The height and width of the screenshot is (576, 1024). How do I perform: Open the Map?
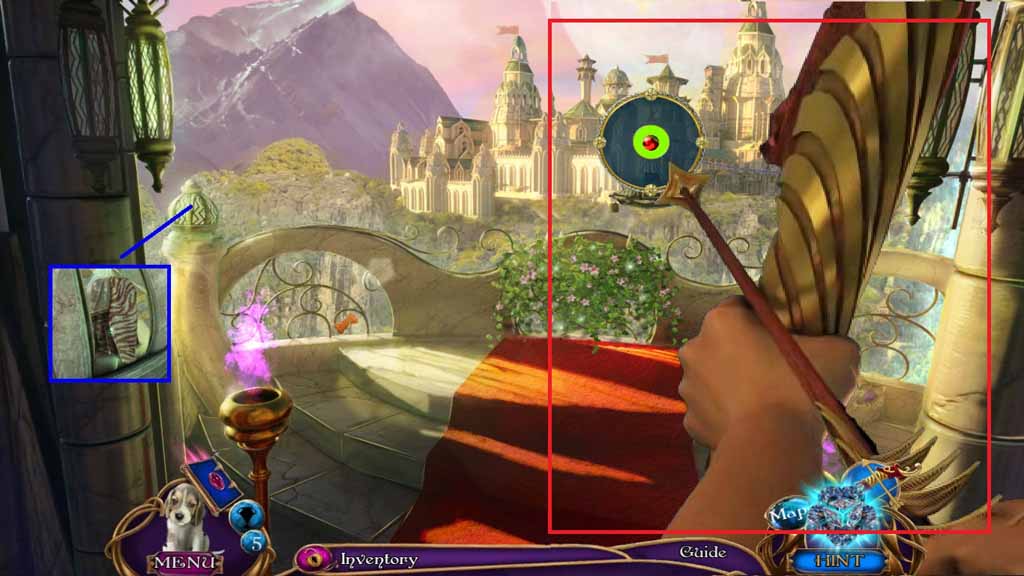click(x=788, y=515)
